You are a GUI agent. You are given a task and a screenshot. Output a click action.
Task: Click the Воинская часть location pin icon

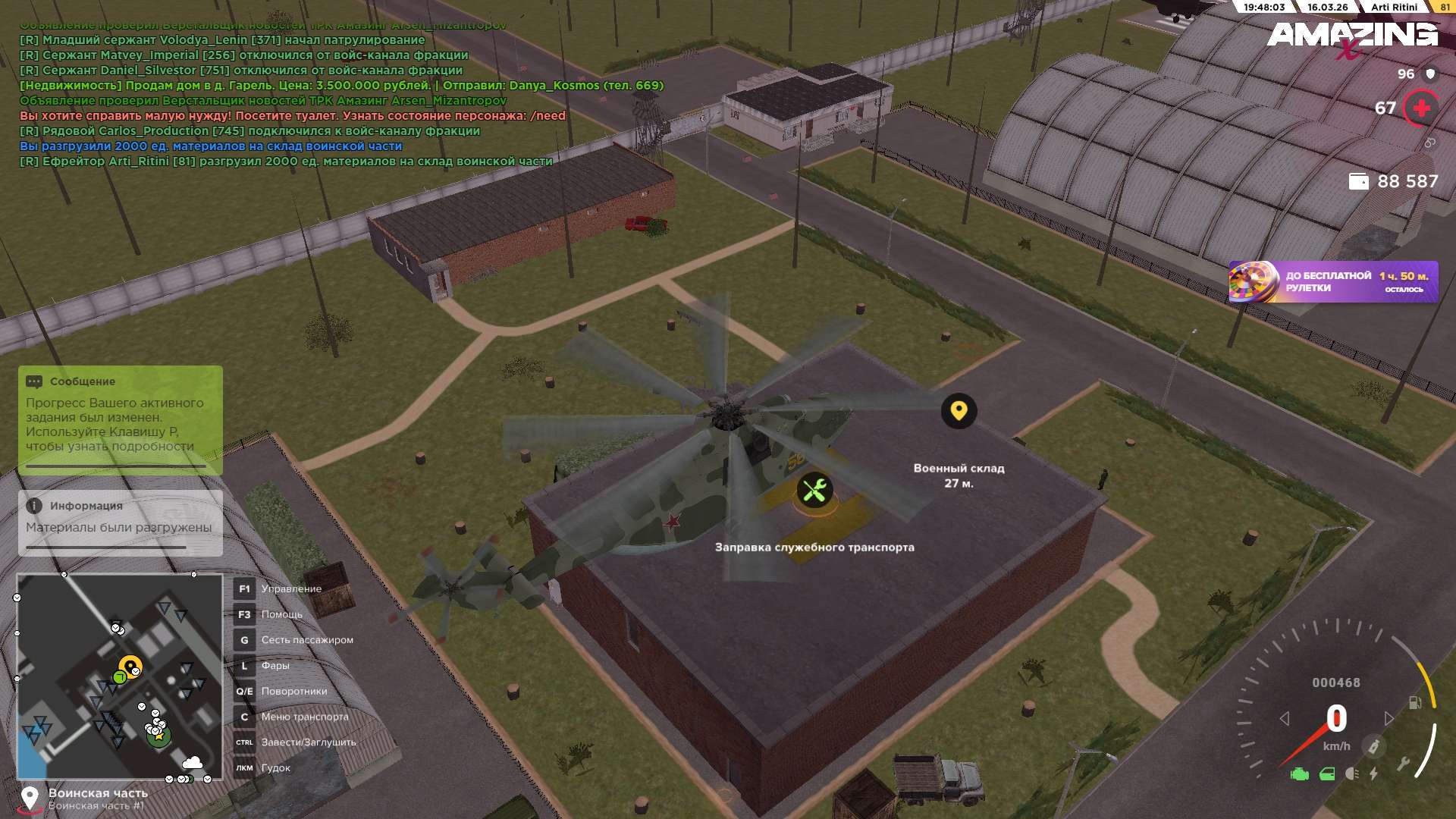coord(30,798)
